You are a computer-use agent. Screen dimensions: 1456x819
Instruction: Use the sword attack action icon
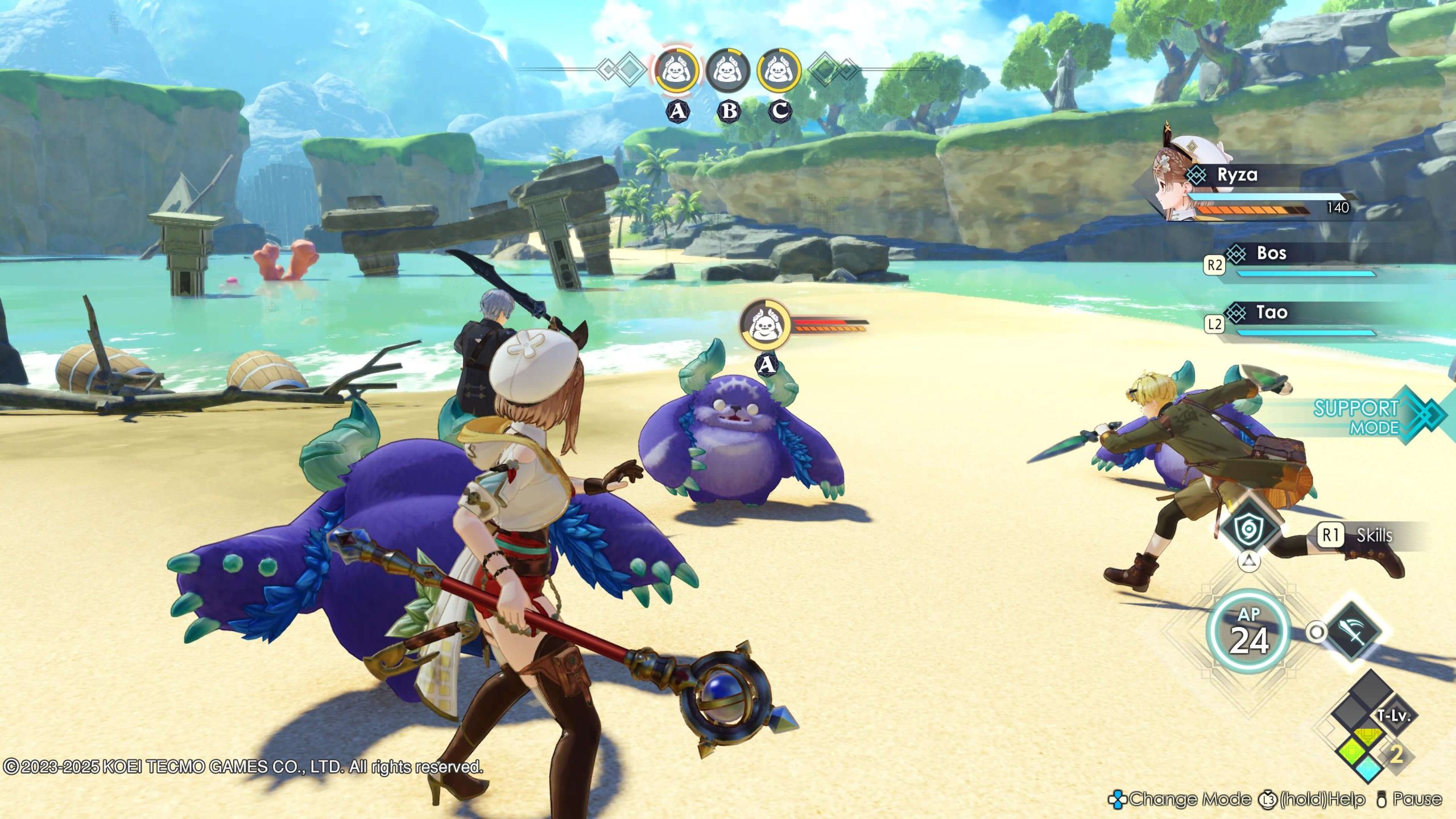1353,632
